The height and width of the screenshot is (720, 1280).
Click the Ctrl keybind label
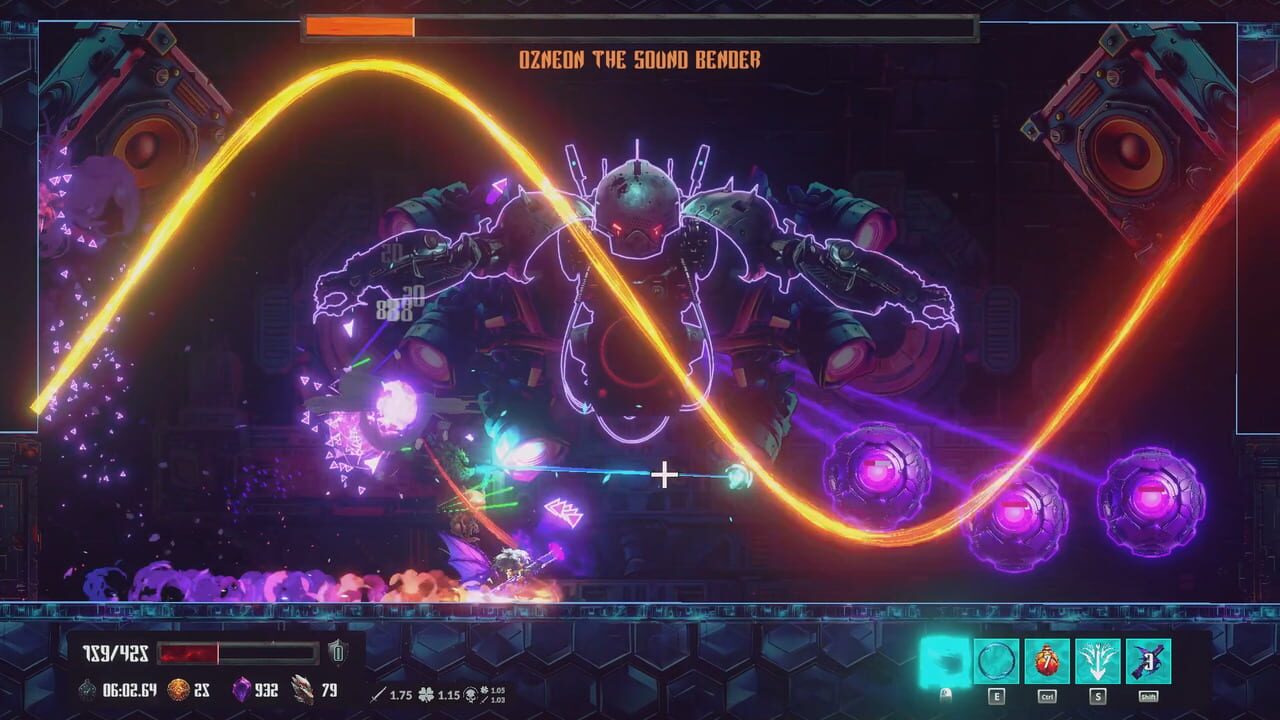click(x=1047, y=694)
